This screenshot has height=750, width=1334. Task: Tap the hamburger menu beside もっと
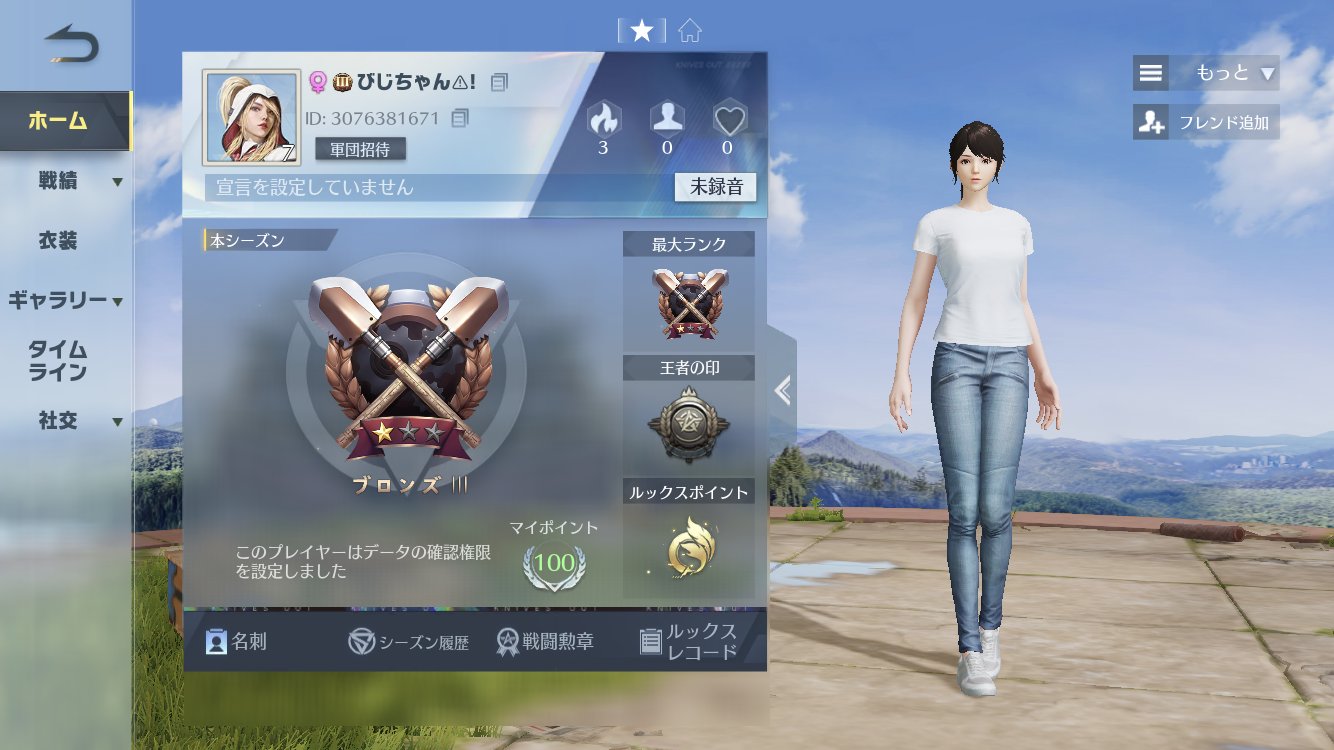pyautogui.click(x=1150, y=72)
